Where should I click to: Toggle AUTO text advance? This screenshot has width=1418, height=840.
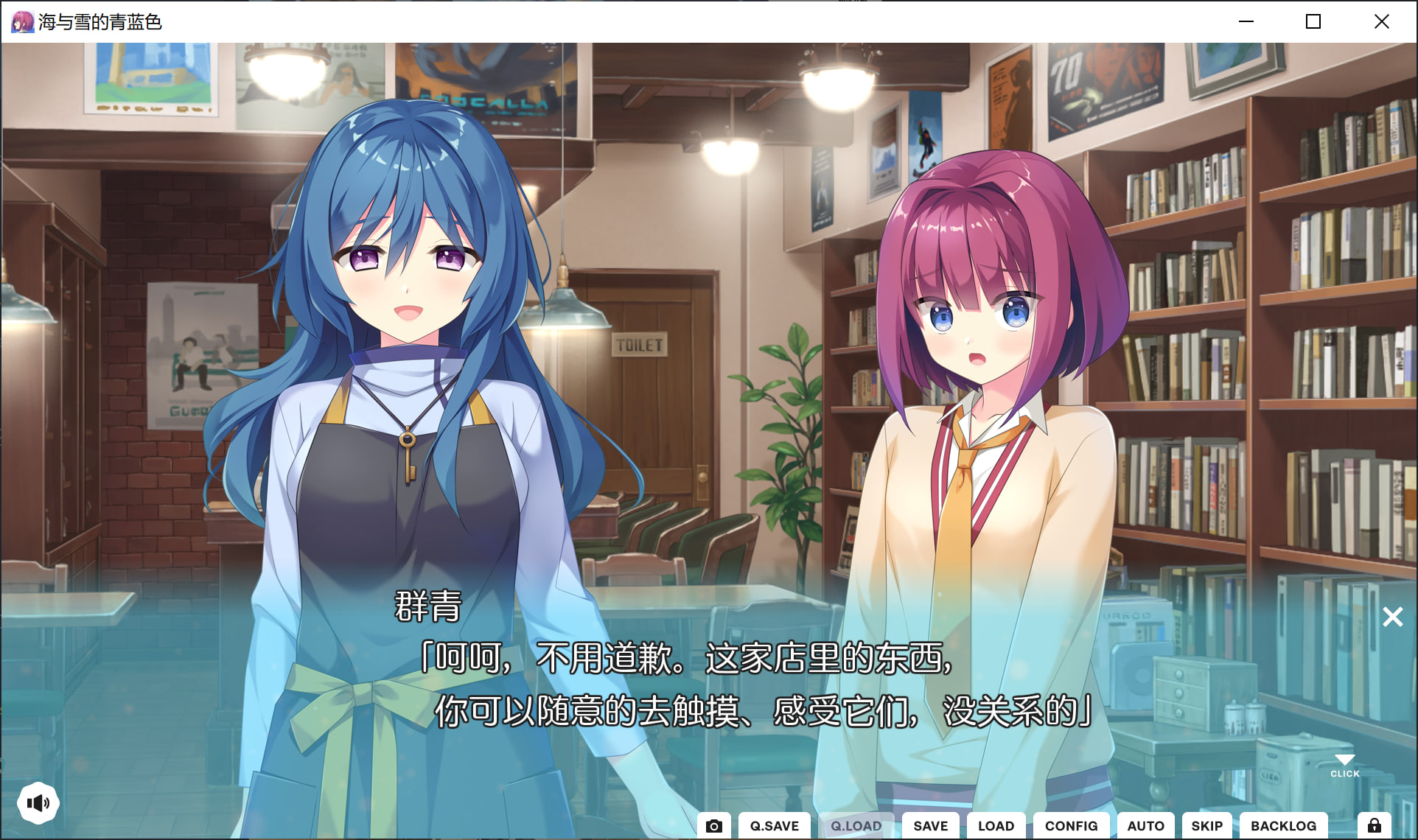(1145, 825)
